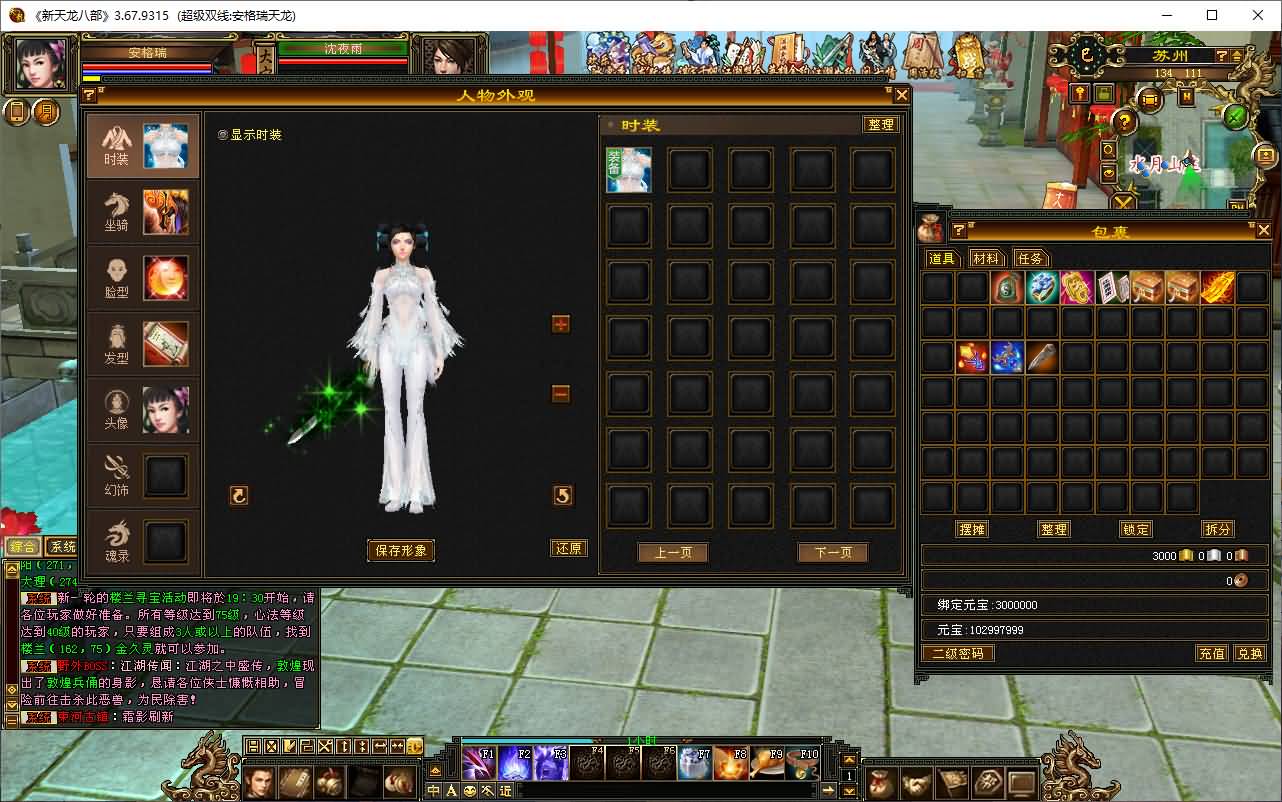Click the green sword battle icon near minimap
The height and width of the screenshot is (802, 1282).
coord(1235,117)
